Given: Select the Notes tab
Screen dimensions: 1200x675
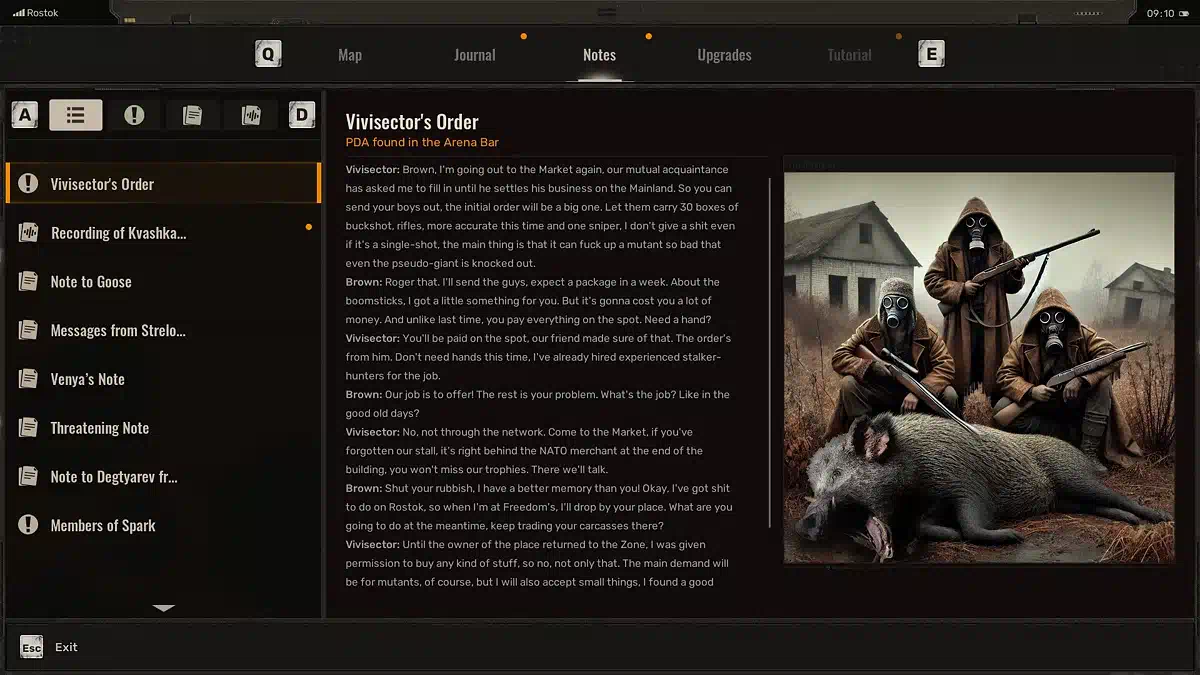Looking at the screenshot, I should click(599, 55).
